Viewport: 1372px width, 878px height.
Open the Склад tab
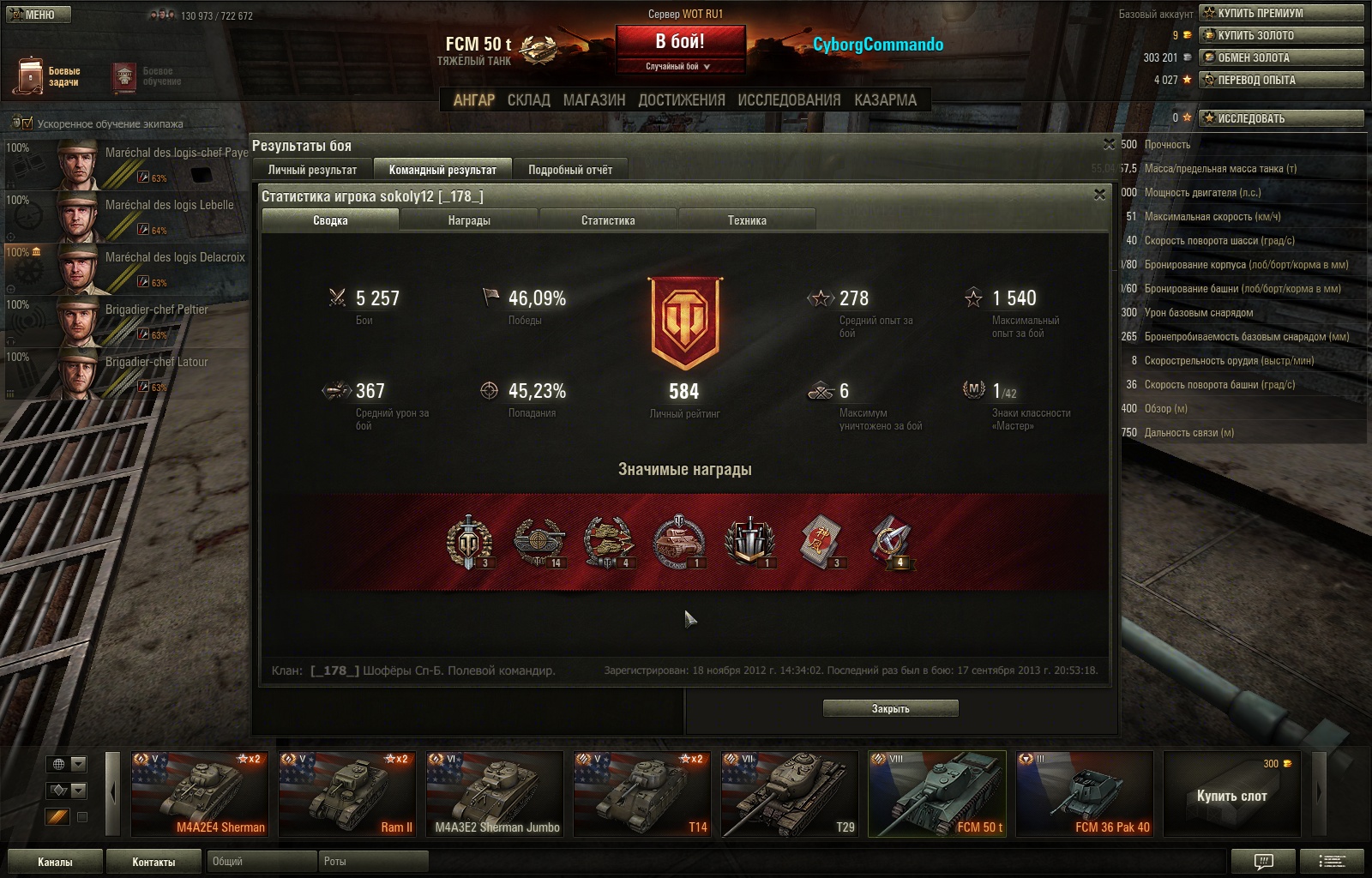(x=528, y=100)
